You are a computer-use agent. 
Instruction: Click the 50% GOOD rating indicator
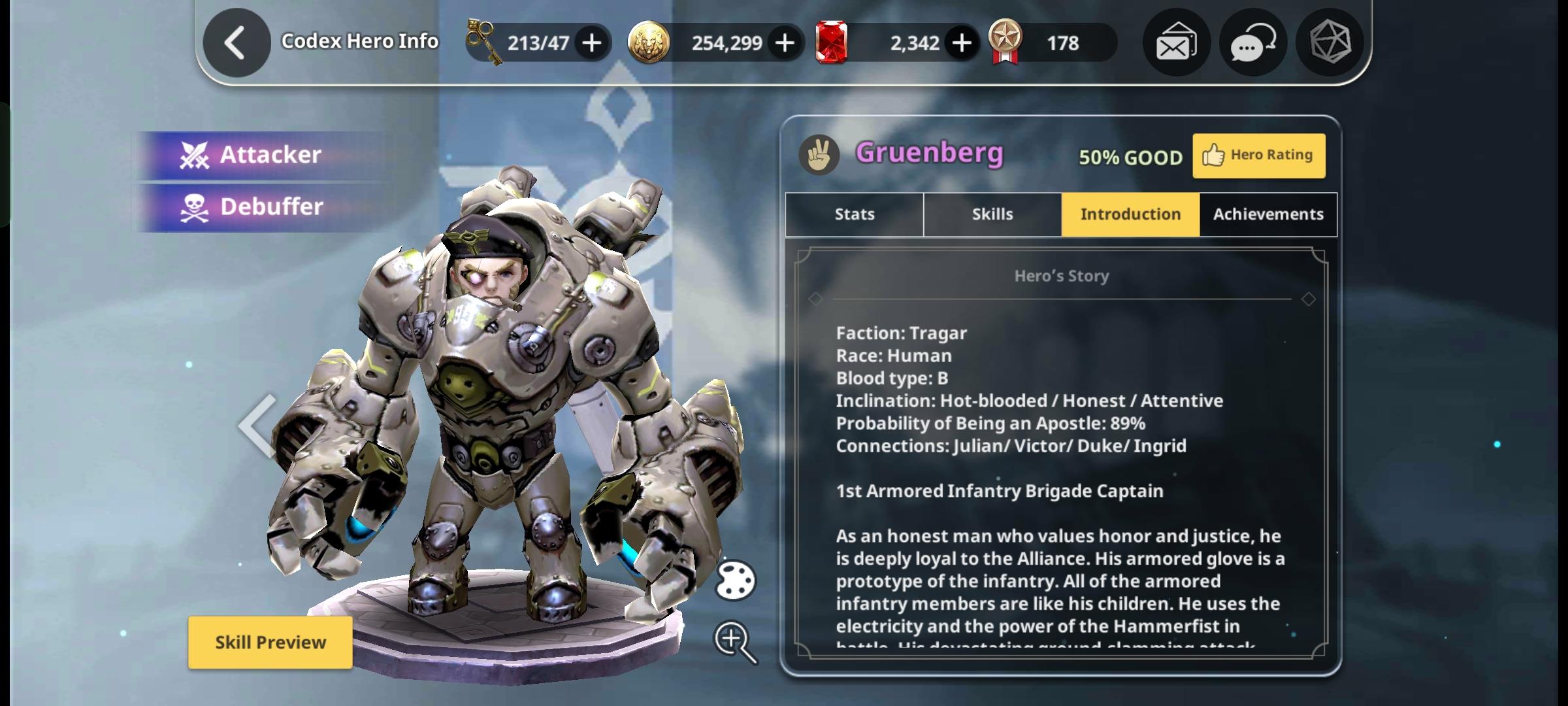point(1131,157)
